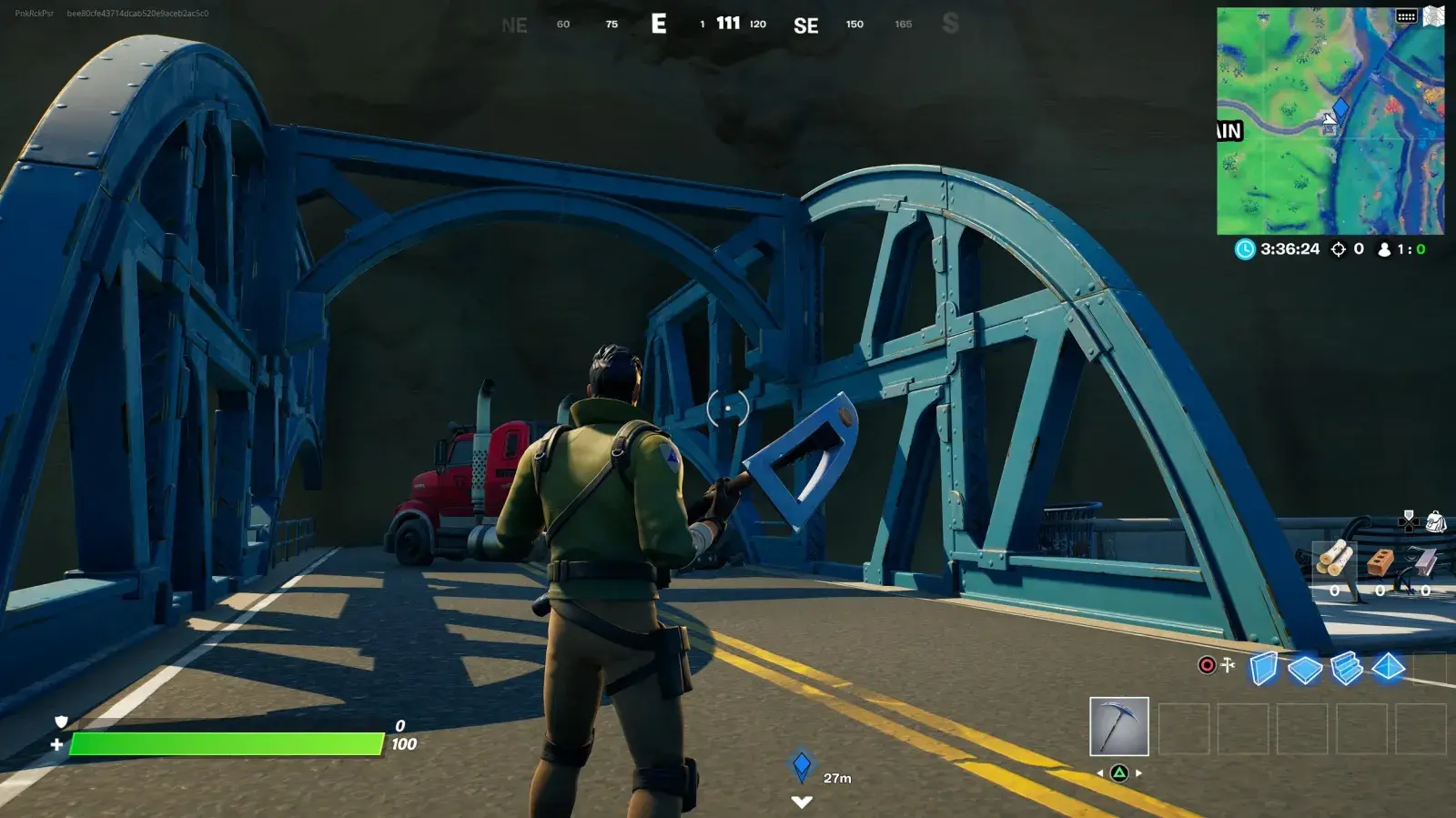Screen dimensions: 1456x818
Task: Select the brick material slot
Action: pos(1380,562)
